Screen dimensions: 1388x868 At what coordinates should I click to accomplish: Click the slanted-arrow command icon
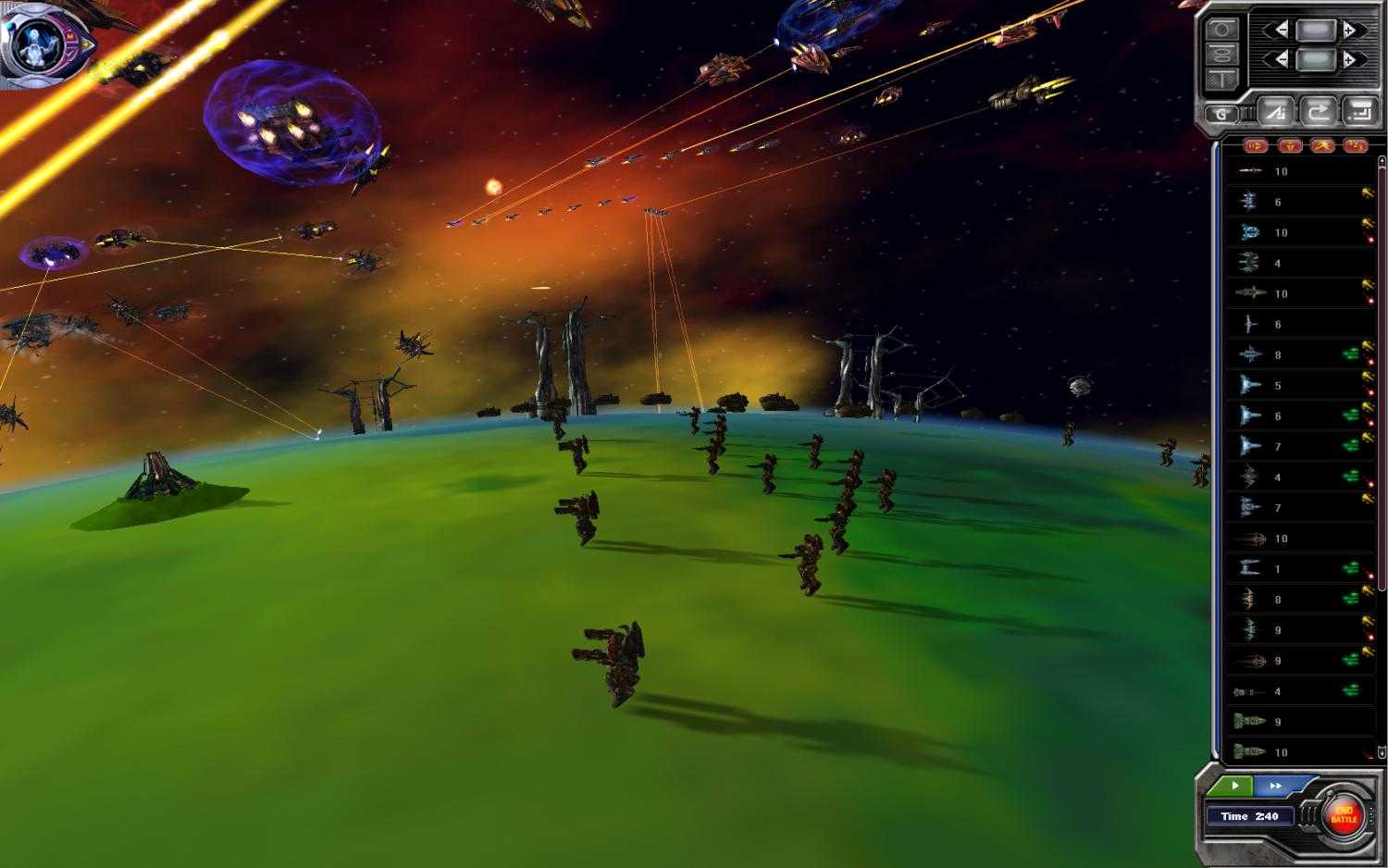pyautogui.click(x=1275, y=112)
